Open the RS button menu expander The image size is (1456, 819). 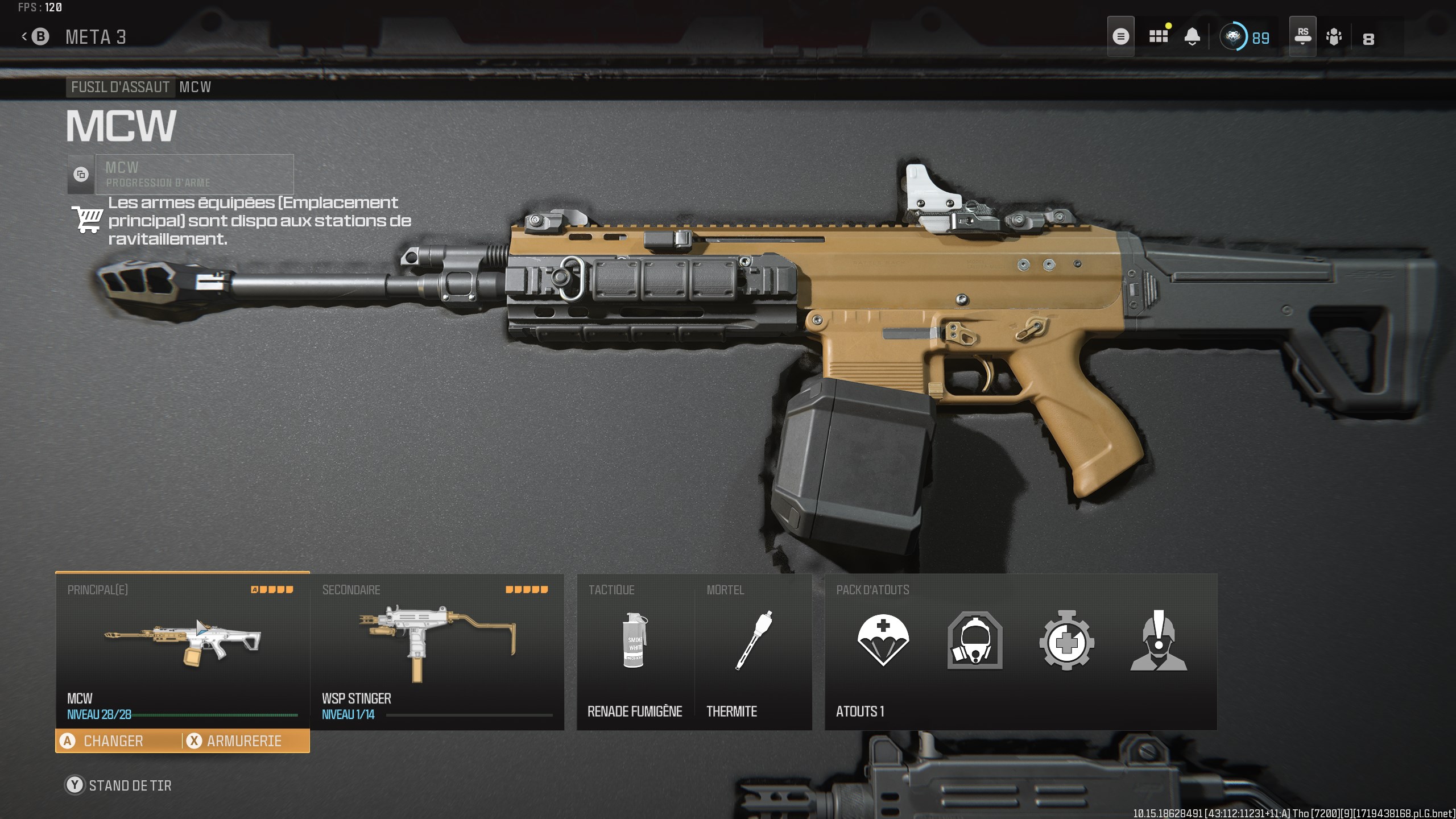pos(1302,36)
